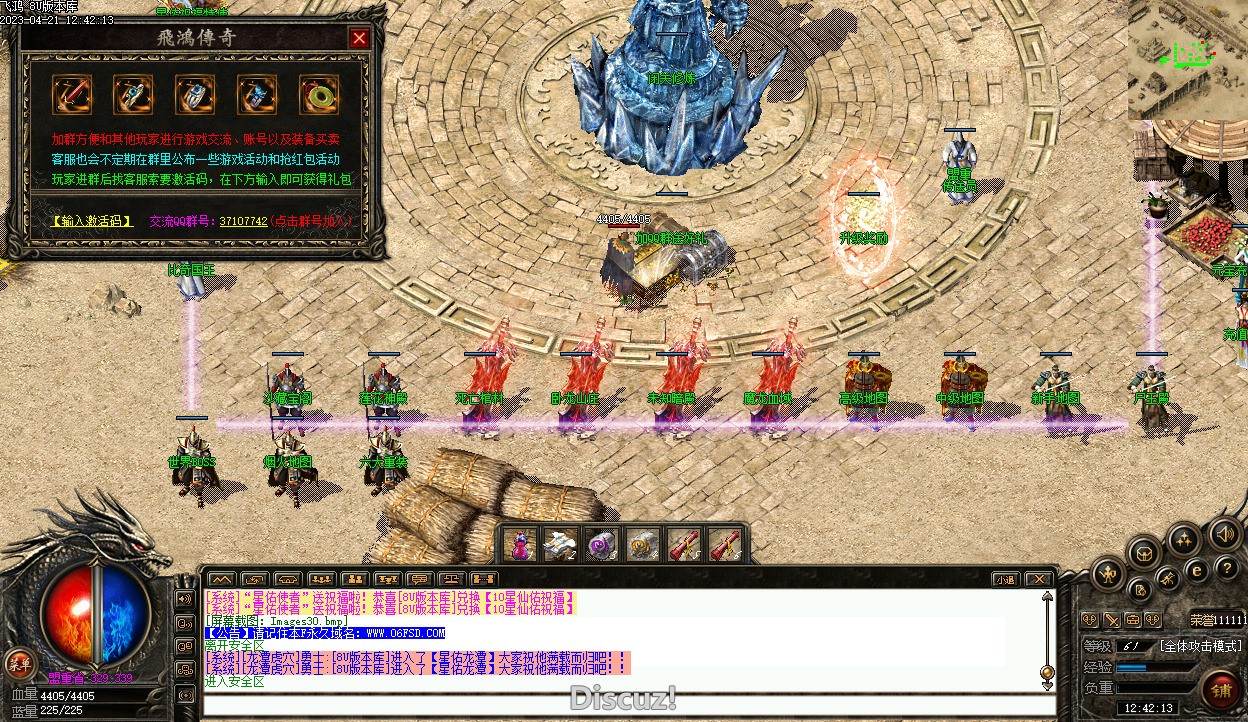
Task: Open the minimap in the corner
Action: [1188, 58]
